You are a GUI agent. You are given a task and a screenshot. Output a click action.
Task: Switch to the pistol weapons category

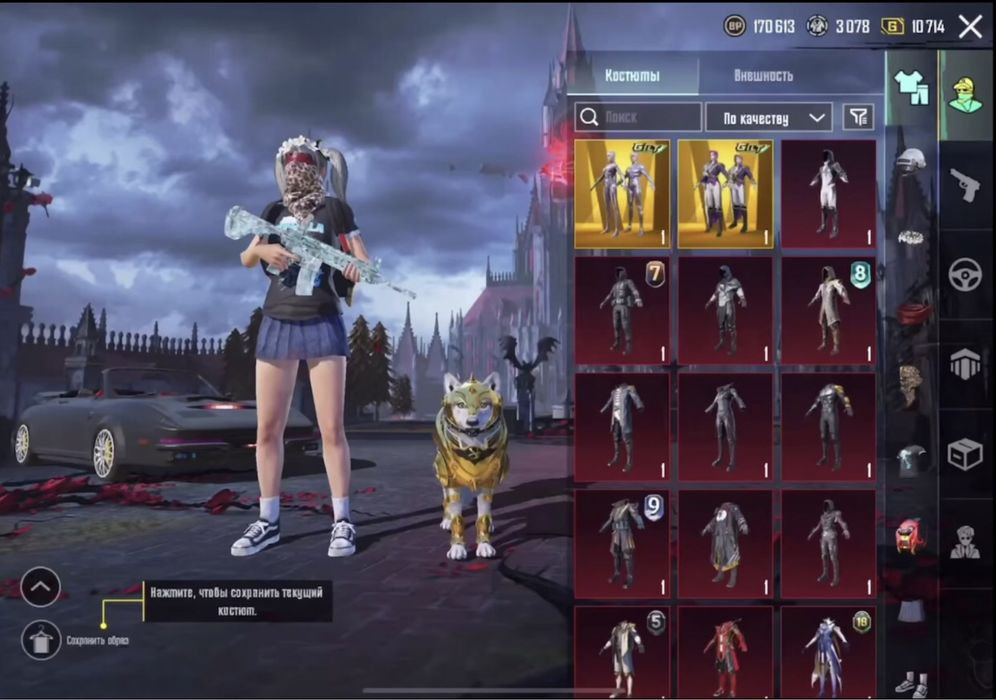pyautogui.click(x=965, y=185)
